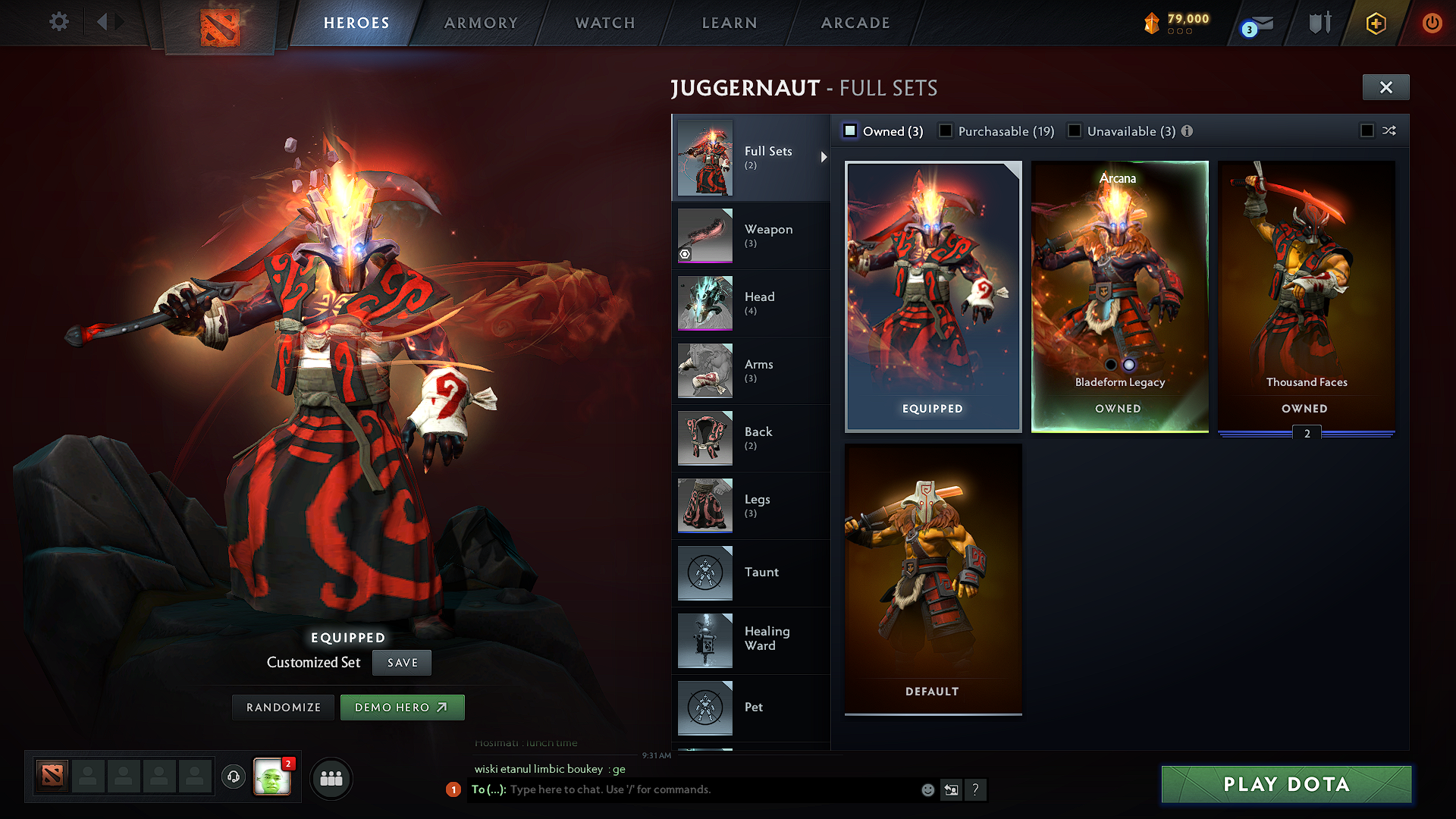Expand Full Sets with the side arrow
Viewport: 1456px width, 819px height.
(823, 158)
